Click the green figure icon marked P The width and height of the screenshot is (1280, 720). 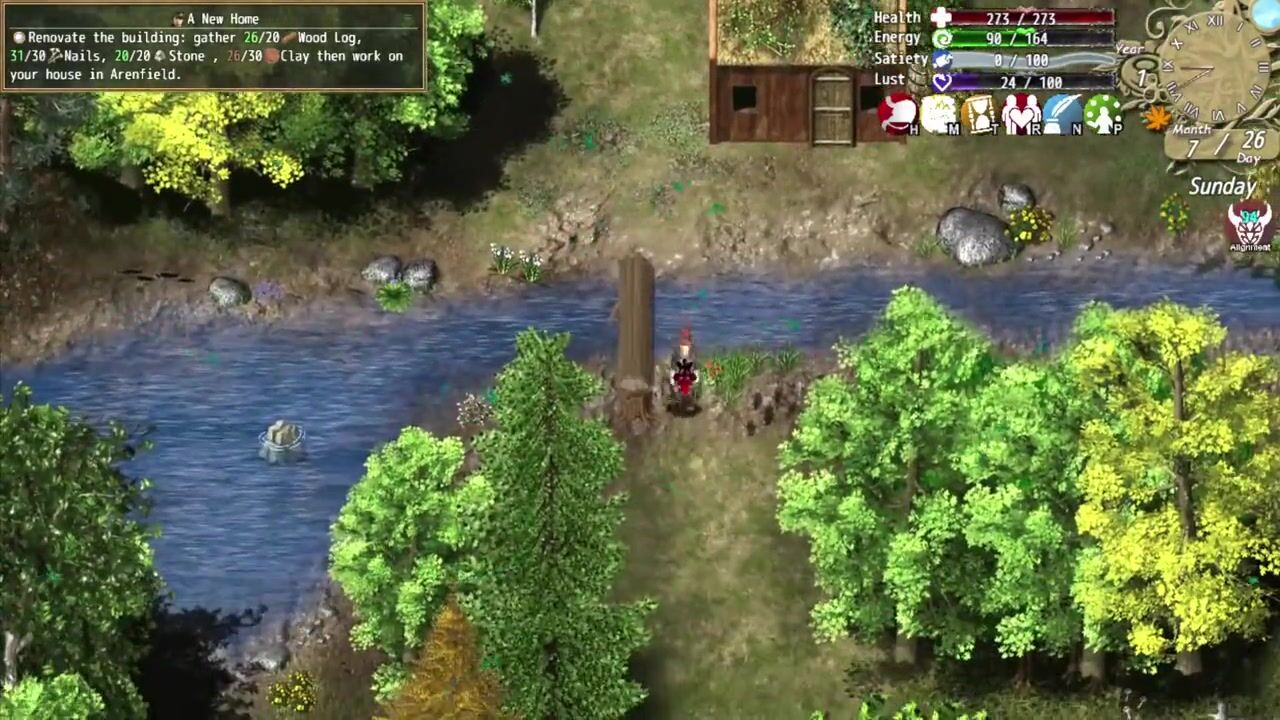point(1103,114)
